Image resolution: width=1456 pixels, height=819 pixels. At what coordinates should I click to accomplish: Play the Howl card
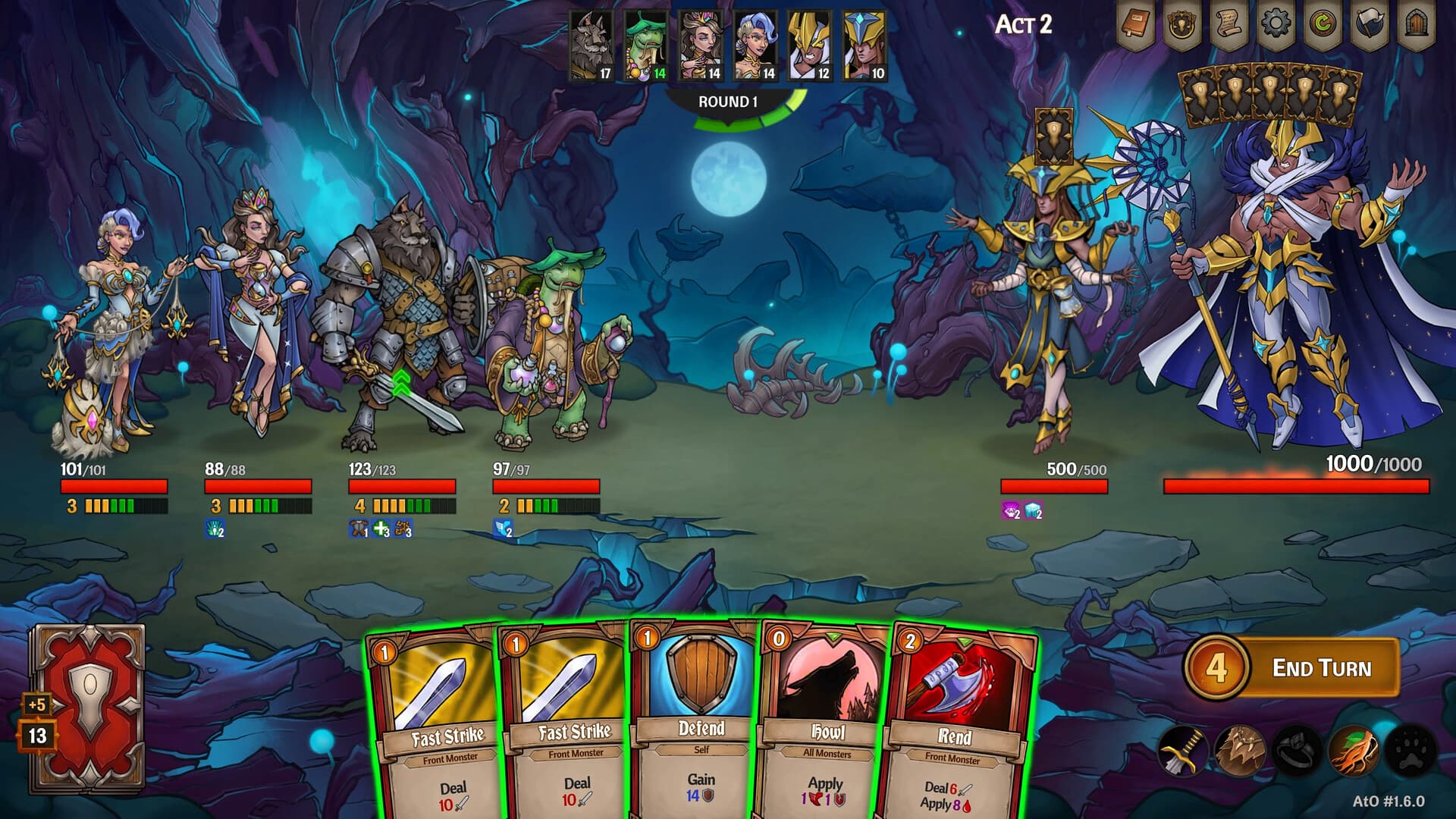825,720
